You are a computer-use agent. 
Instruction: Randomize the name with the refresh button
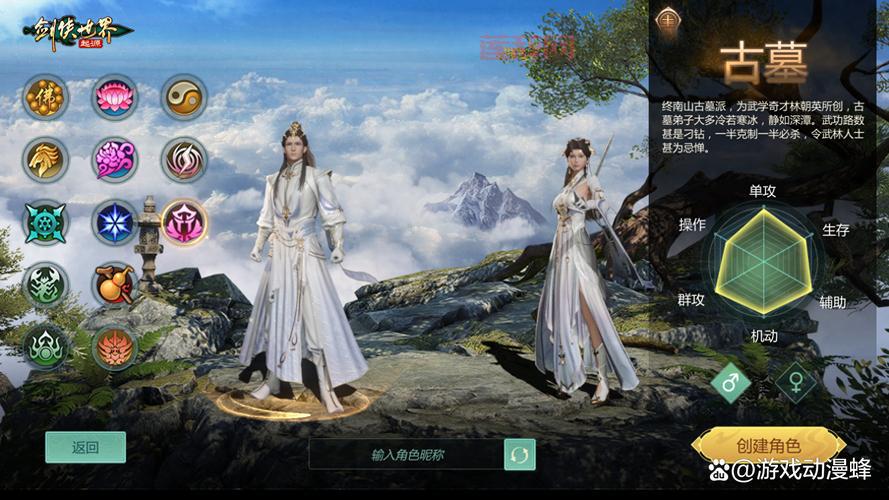[x=519, y=454]
